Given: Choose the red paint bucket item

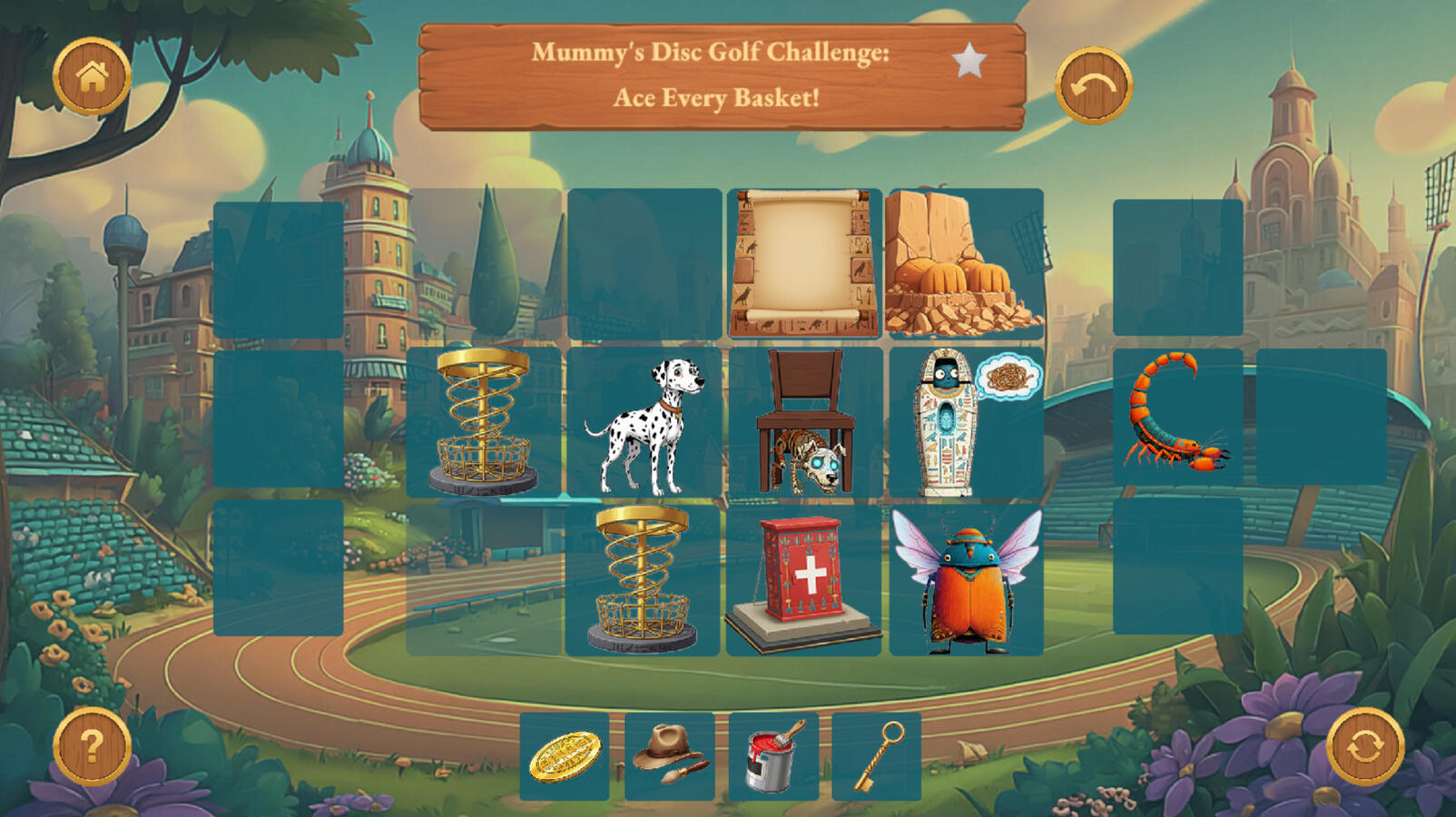Looking at the screenshot, I should (x=773, y=756).
